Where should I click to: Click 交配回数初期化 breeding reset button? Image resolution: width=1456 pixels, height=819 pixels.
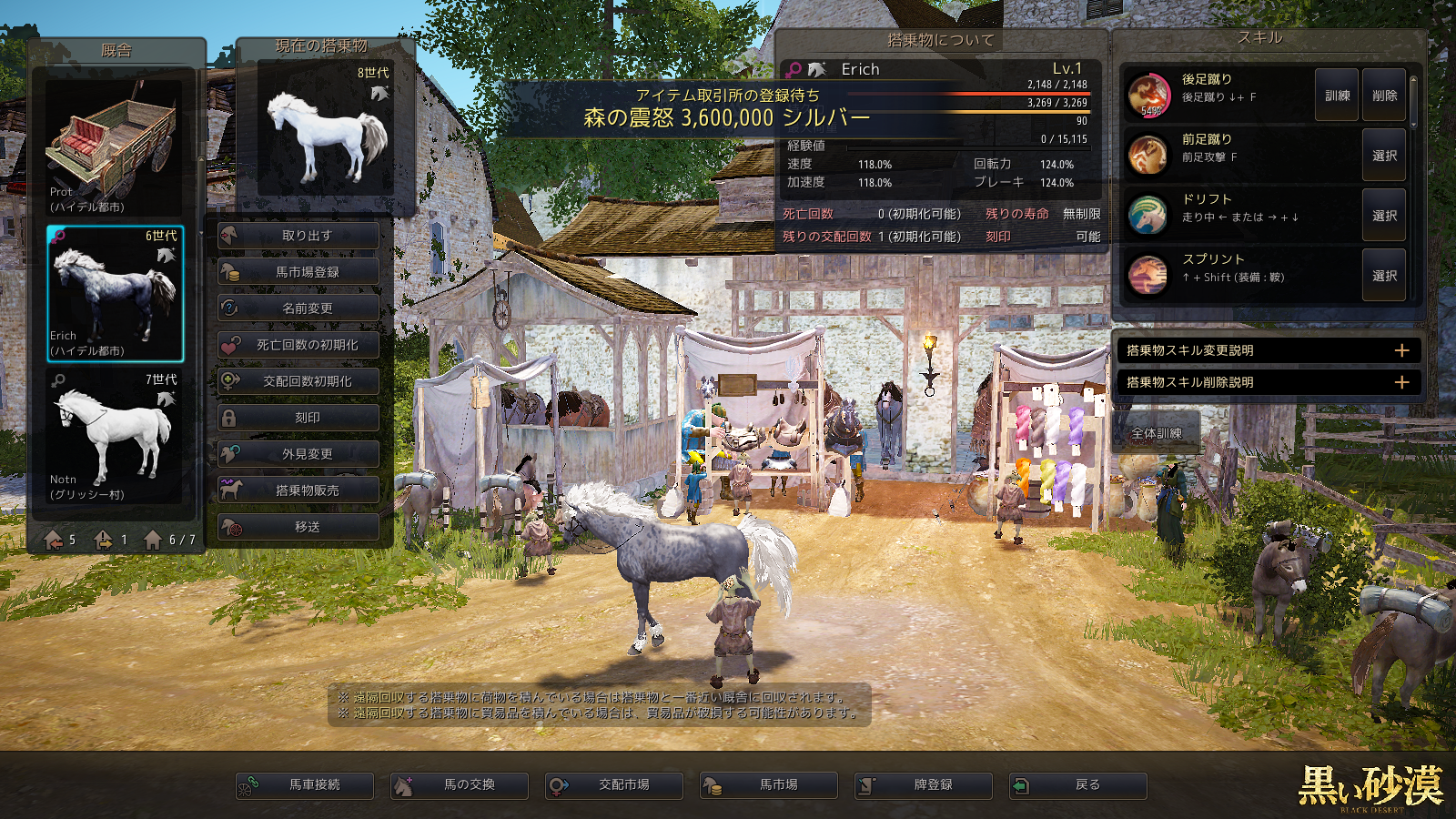298,381
